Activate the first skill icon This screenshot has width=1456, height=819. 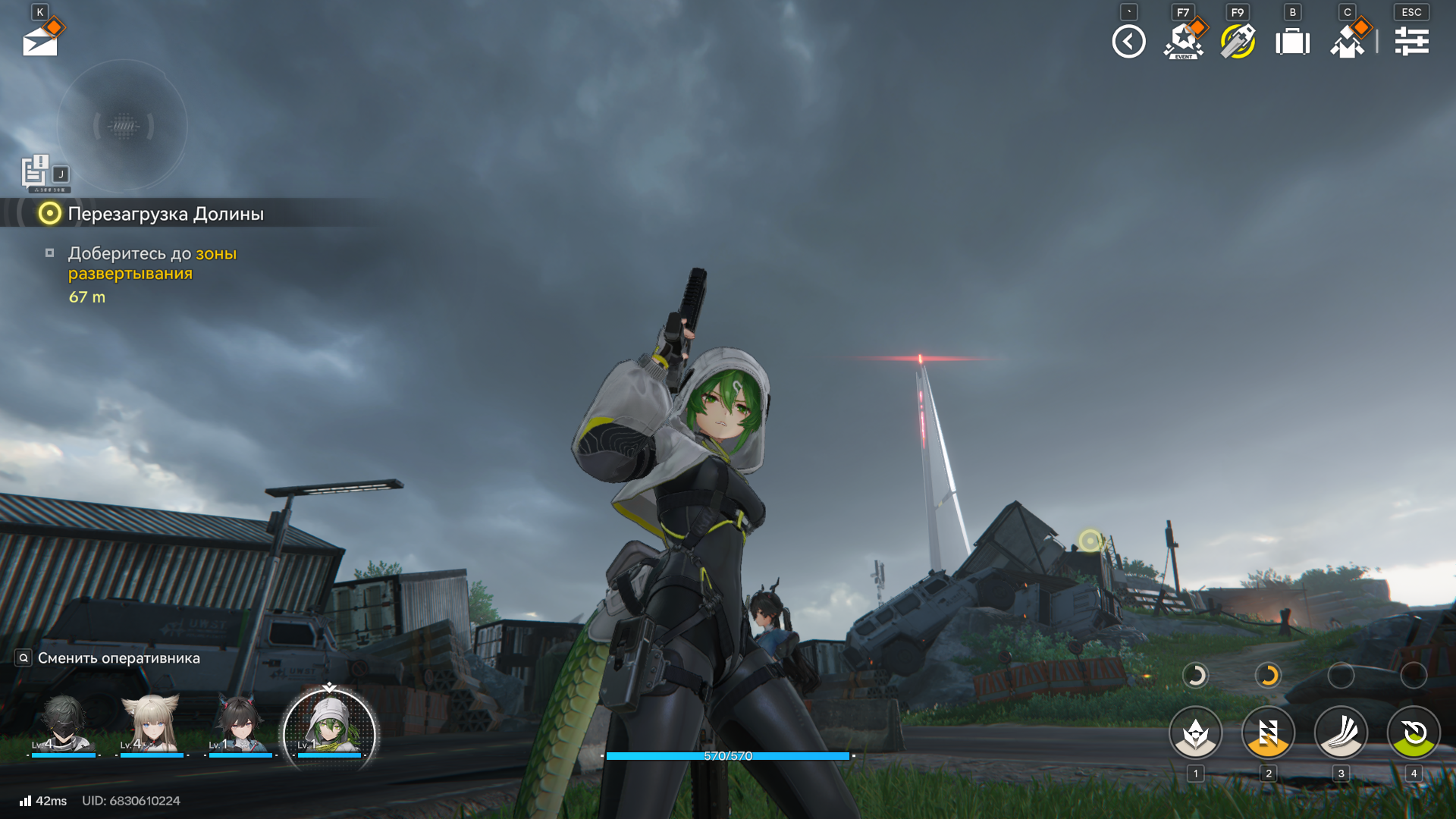click(x=1196, y=733)
